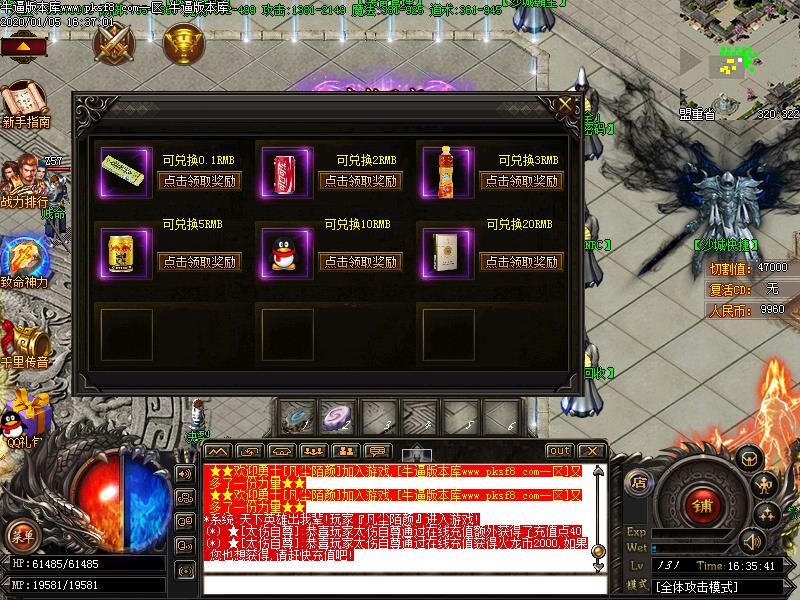
Task: Claim the 10 RMB QQ penguin reward
Action: click(x=360, y=262)
